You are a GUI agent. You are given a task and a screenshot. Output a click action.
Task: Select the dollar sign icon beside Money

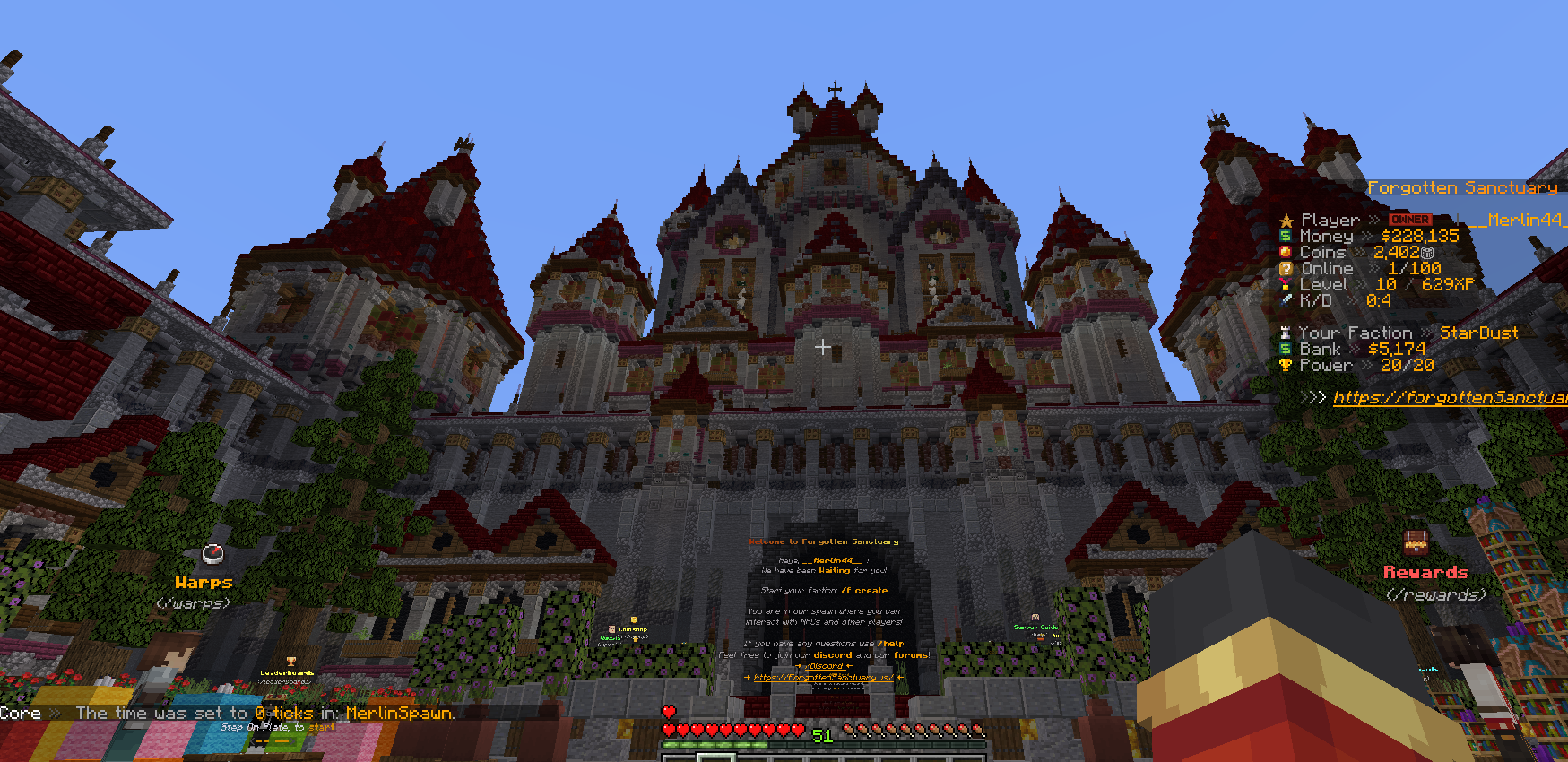coord(1287,236)
